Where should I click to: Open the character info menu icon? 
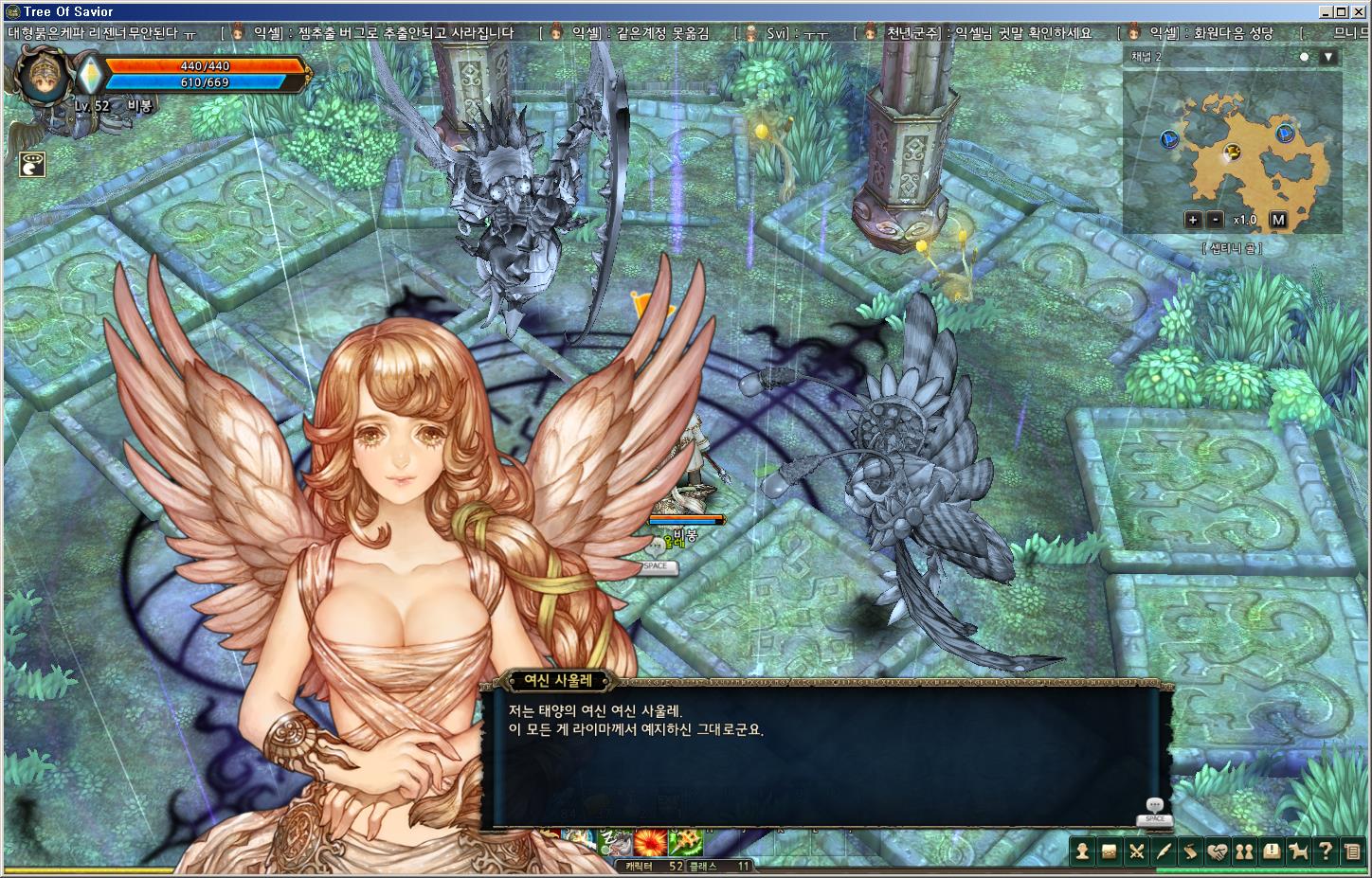(1082, 851)
